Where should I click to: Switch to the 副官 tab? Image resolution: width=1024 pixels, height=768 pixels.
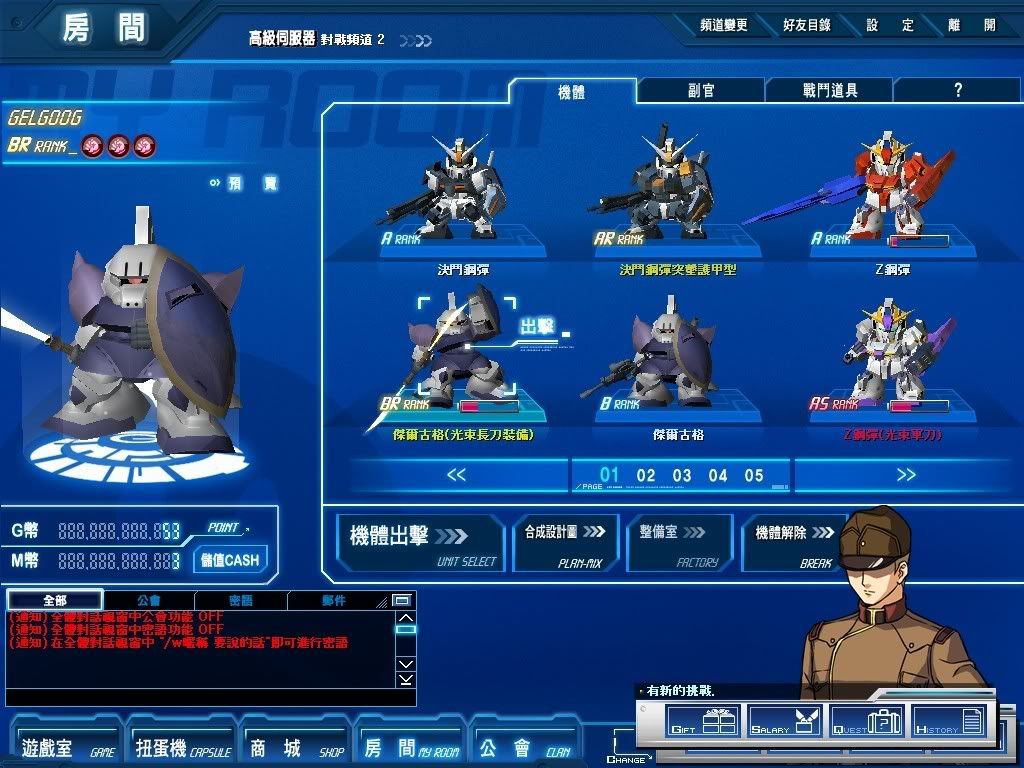coord(700,90)
